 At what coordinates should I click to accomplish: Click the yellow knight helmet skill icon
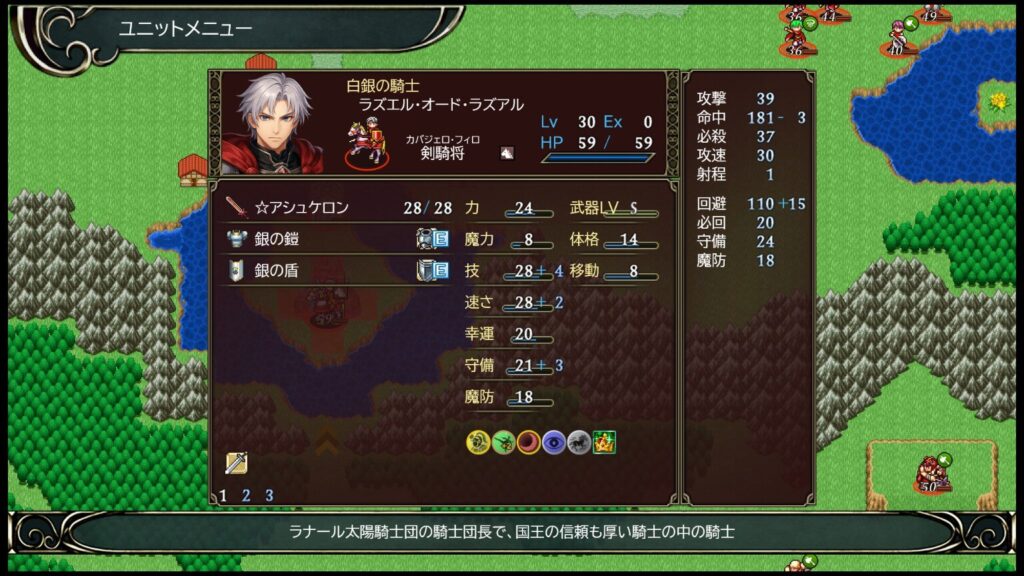tap(478, 442)
